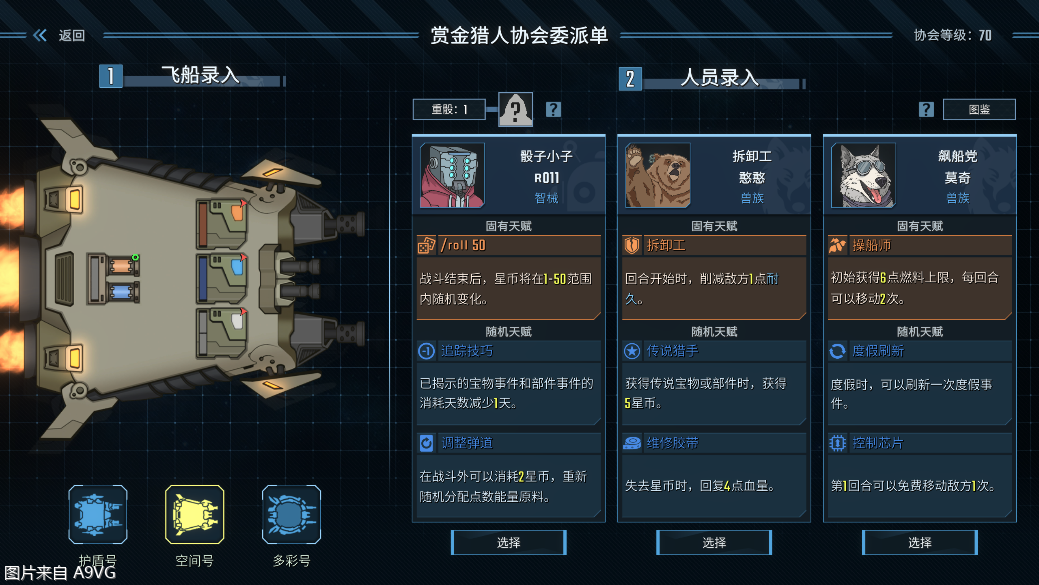Recruit the wolf 飙船党 莫奇
This screenshot has height=585, width=1039.
point(920,543)
